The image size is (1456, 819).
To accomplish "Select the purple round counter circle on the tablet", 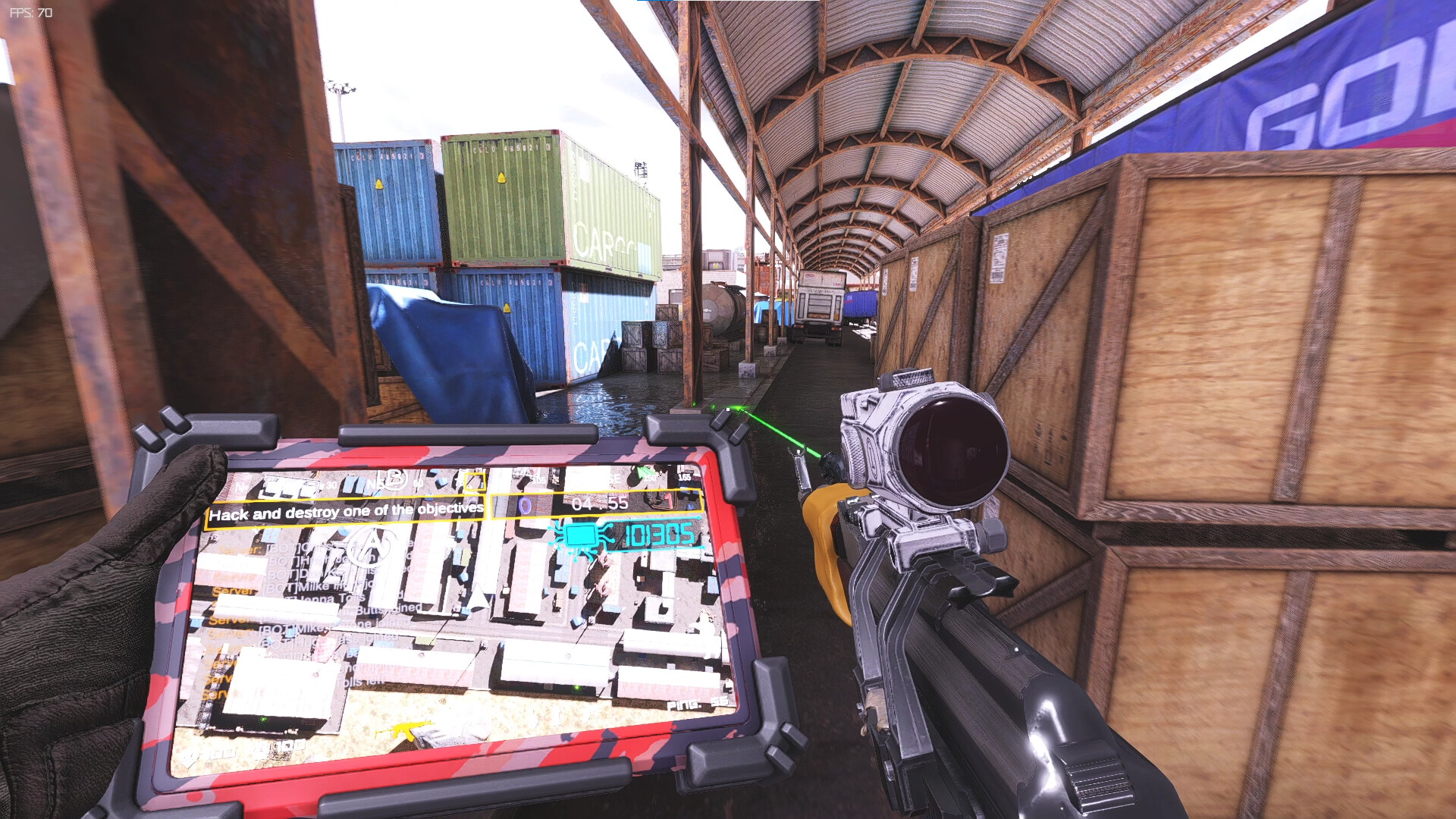I will click(x=523, y=505).
